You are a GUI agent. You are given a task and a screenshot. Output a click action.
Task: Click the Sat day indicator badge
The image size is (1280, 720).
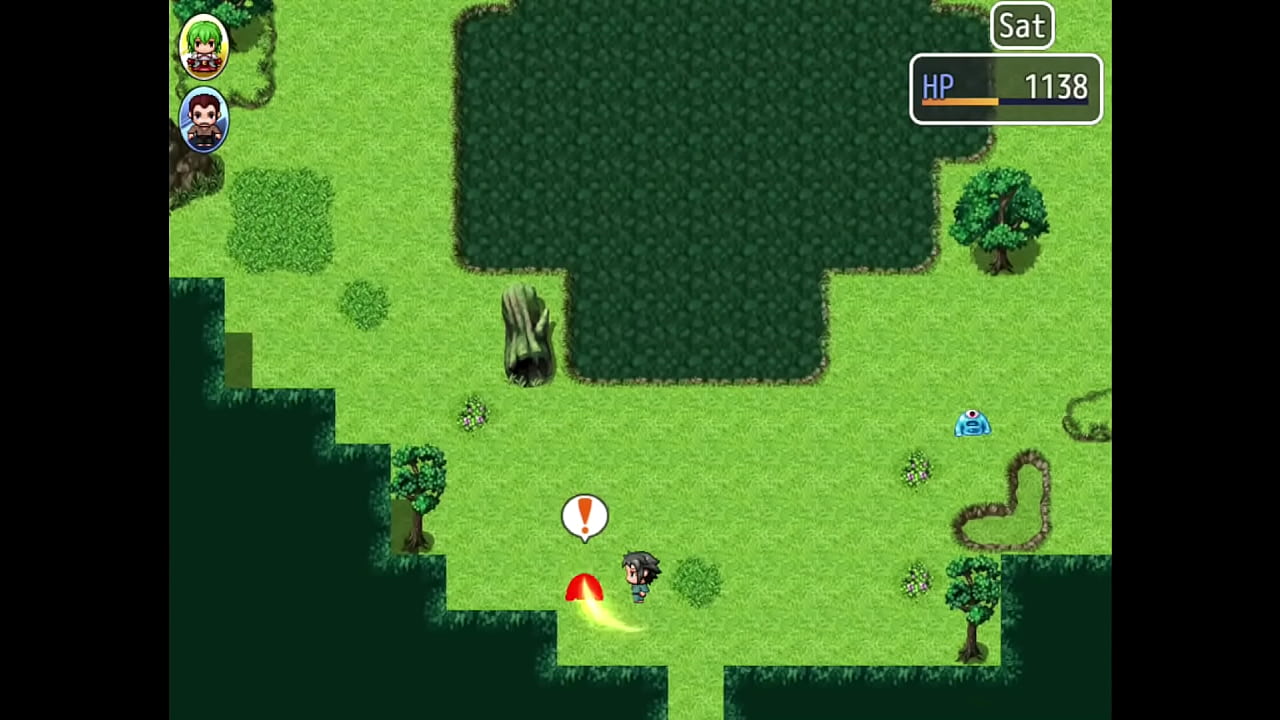[1022, 26]
